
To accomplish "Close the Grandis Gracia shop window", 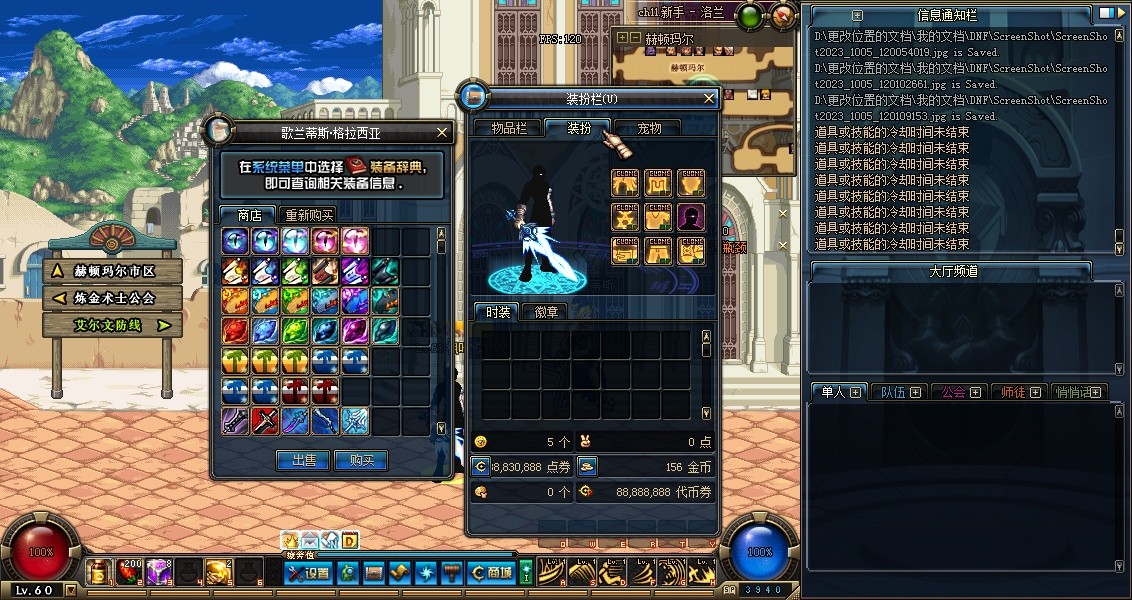I will [x=442, y=132].
